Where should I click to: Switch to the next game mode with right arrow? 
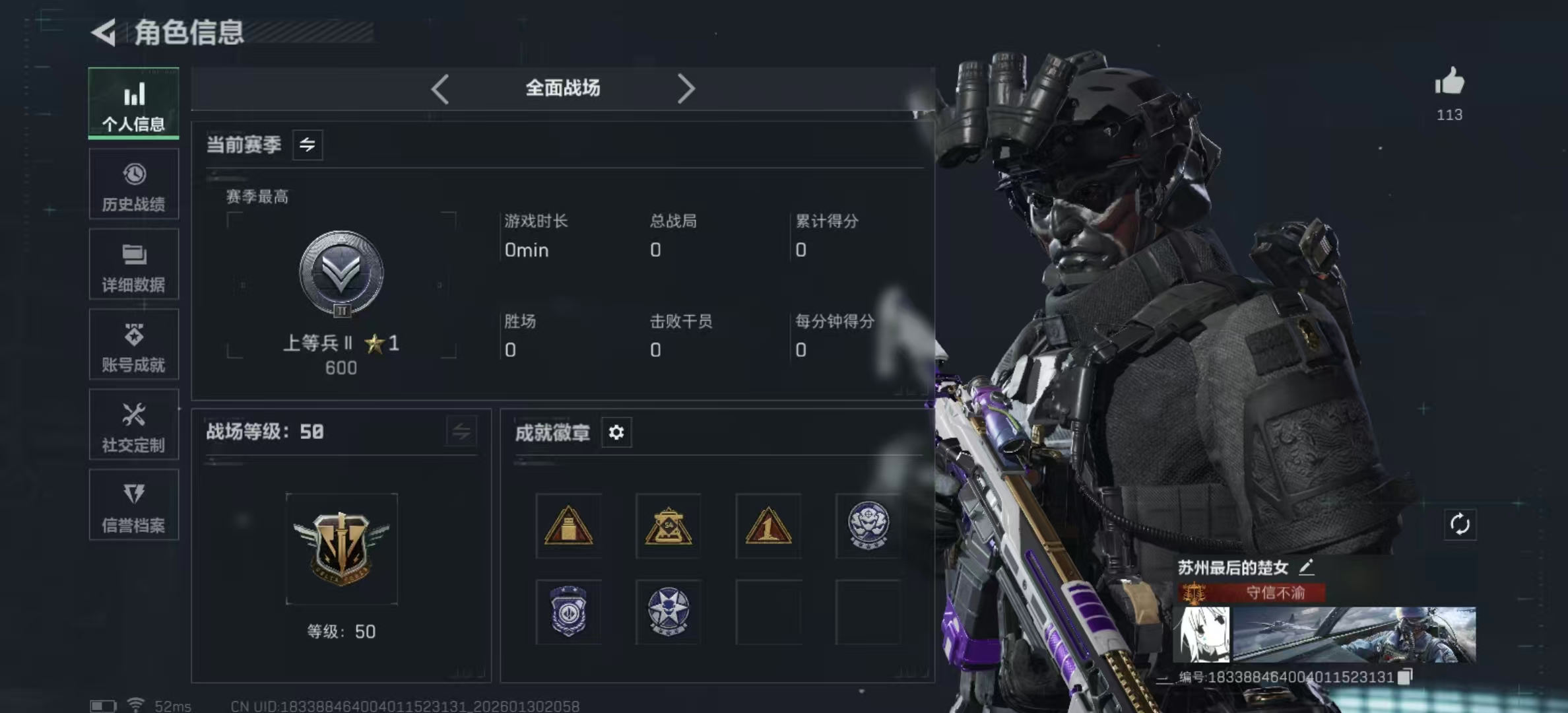686,88
